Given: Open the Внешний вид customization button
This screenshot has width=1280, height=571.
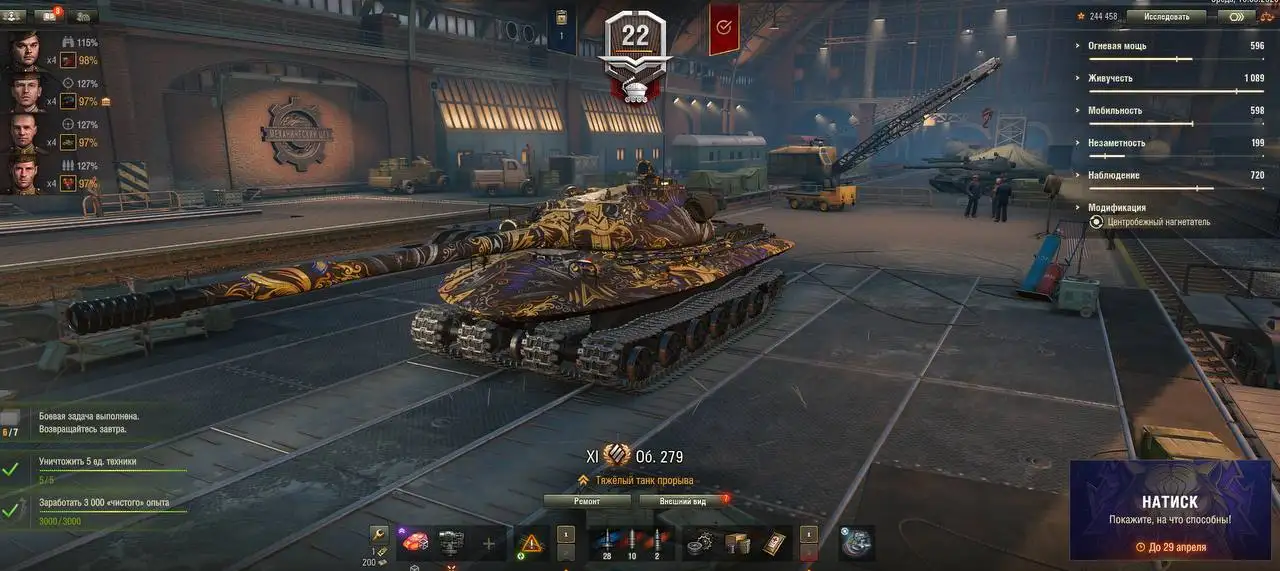Looking at the screenshot, I should [x=682, y=501].
